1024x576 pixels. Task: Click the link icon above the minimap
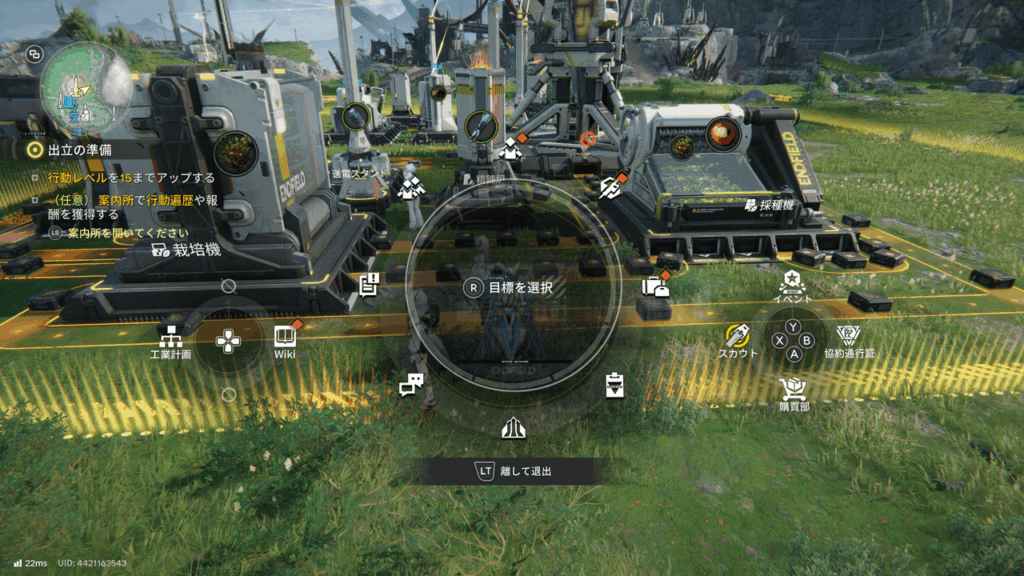(x=35, y=54)
